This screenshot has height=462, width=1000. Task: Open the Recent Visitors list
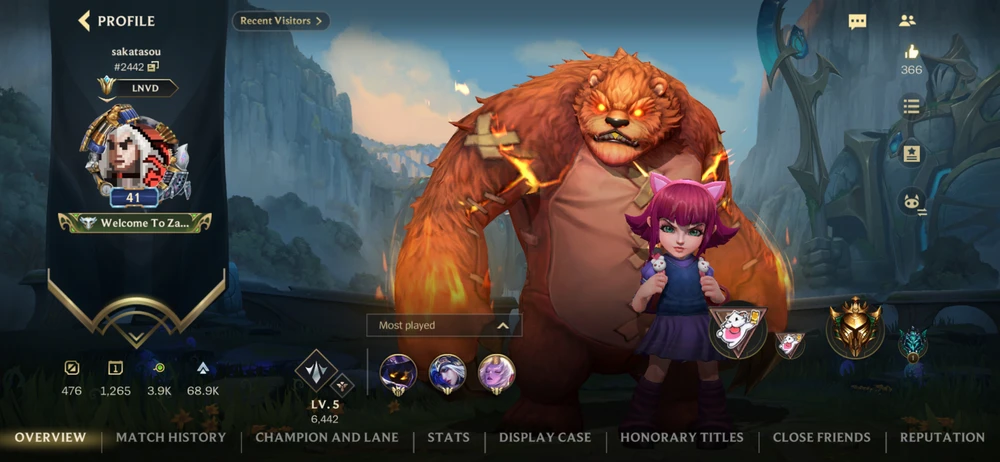click(x=281, y=20)
